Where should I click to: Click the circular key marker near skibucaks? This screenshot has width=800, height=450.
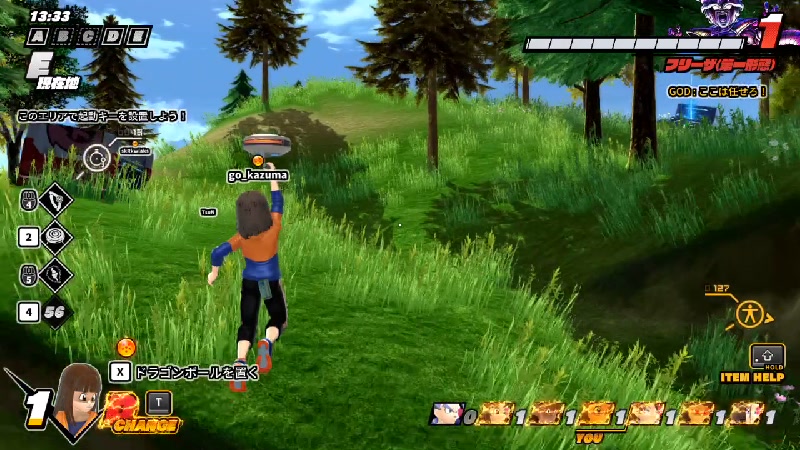(97, 157)
